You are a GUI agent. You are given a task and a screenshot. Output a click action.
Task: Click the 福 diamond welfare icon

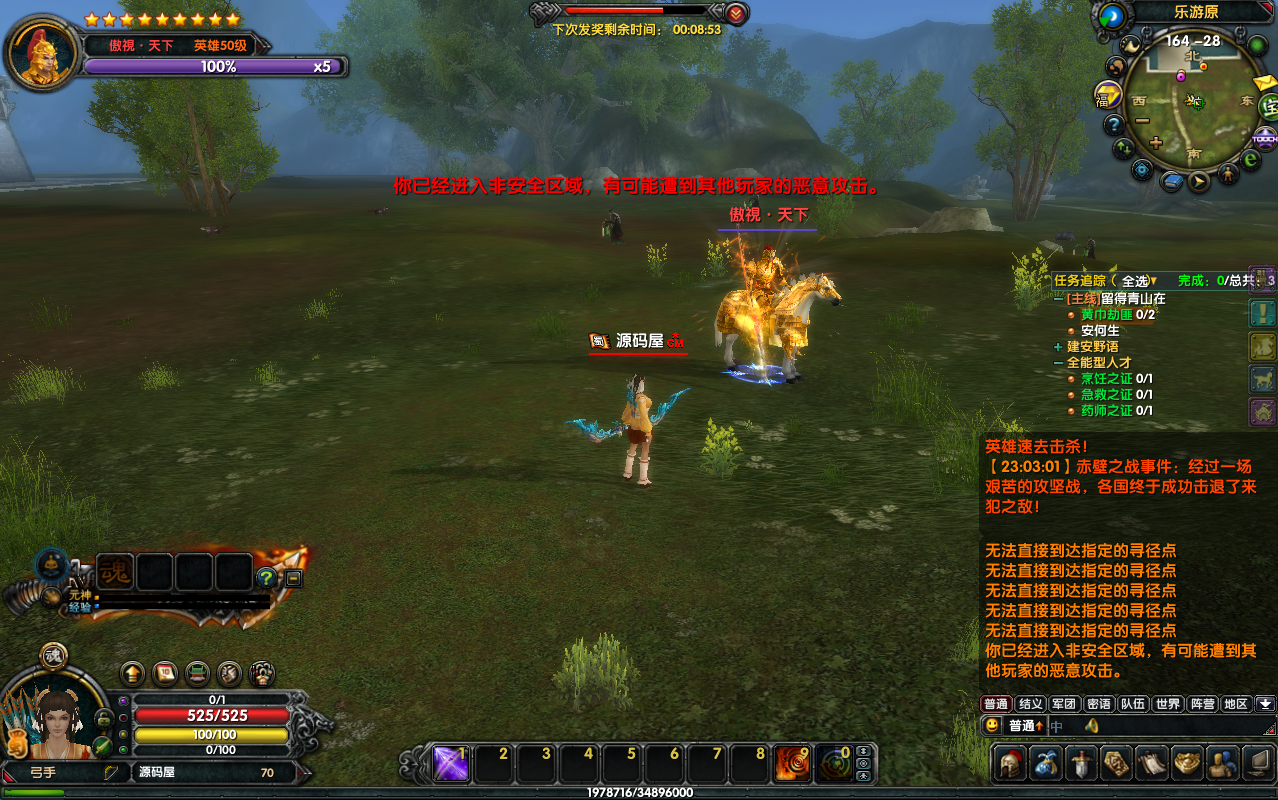pos(1108,97)
